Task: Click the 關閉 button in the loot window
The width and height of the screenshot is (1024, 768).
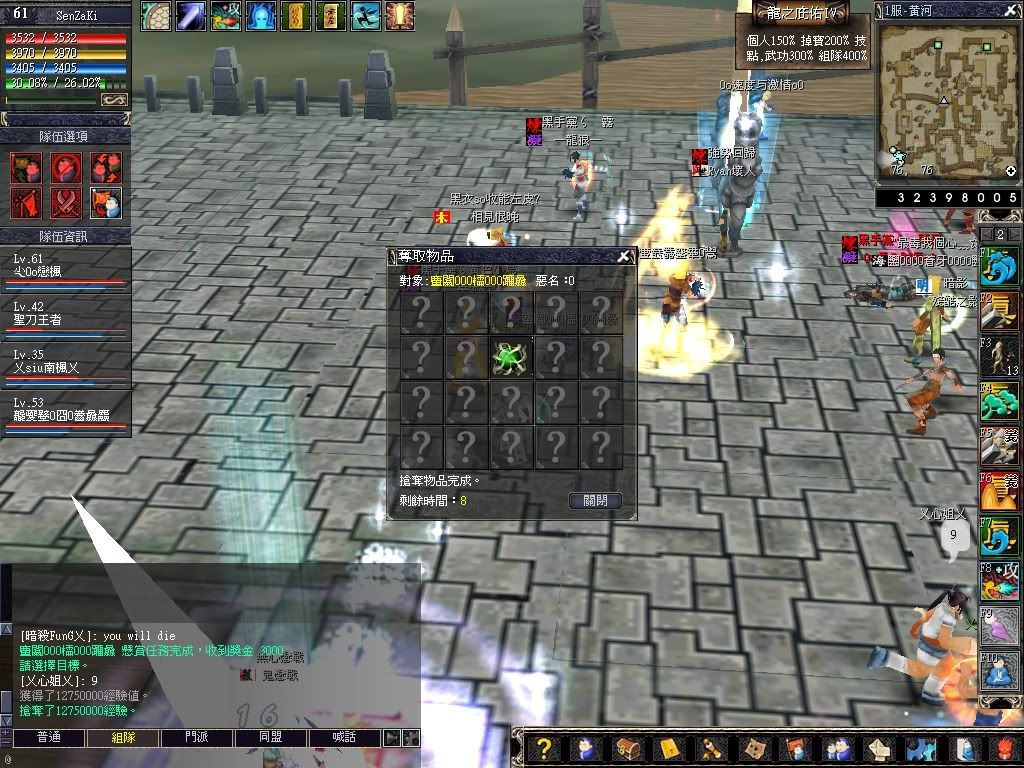Action: pos(595,500)
